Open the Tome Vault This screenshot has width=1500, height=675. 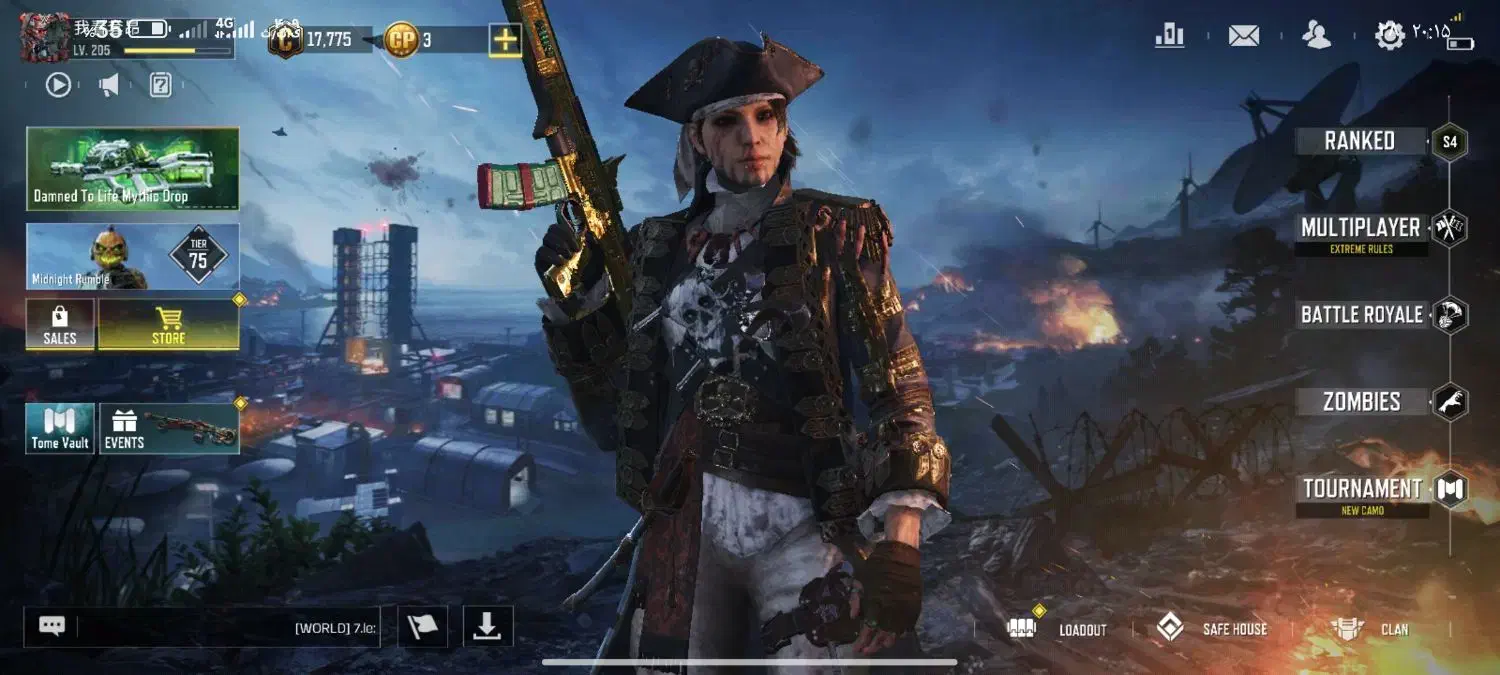tap(60, 429)
